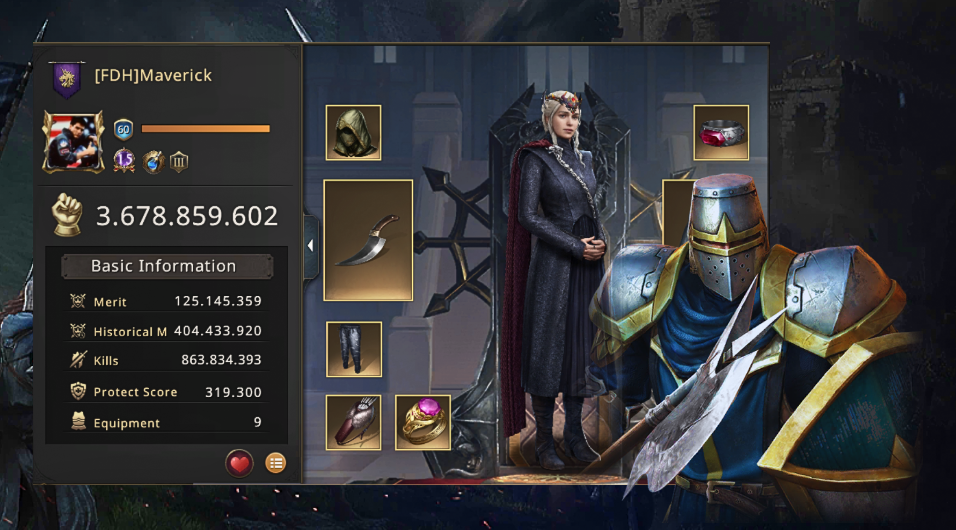Screen dimensions: 956x530
Task: Open the Basic Information header
Action: (x=166, y=266)
